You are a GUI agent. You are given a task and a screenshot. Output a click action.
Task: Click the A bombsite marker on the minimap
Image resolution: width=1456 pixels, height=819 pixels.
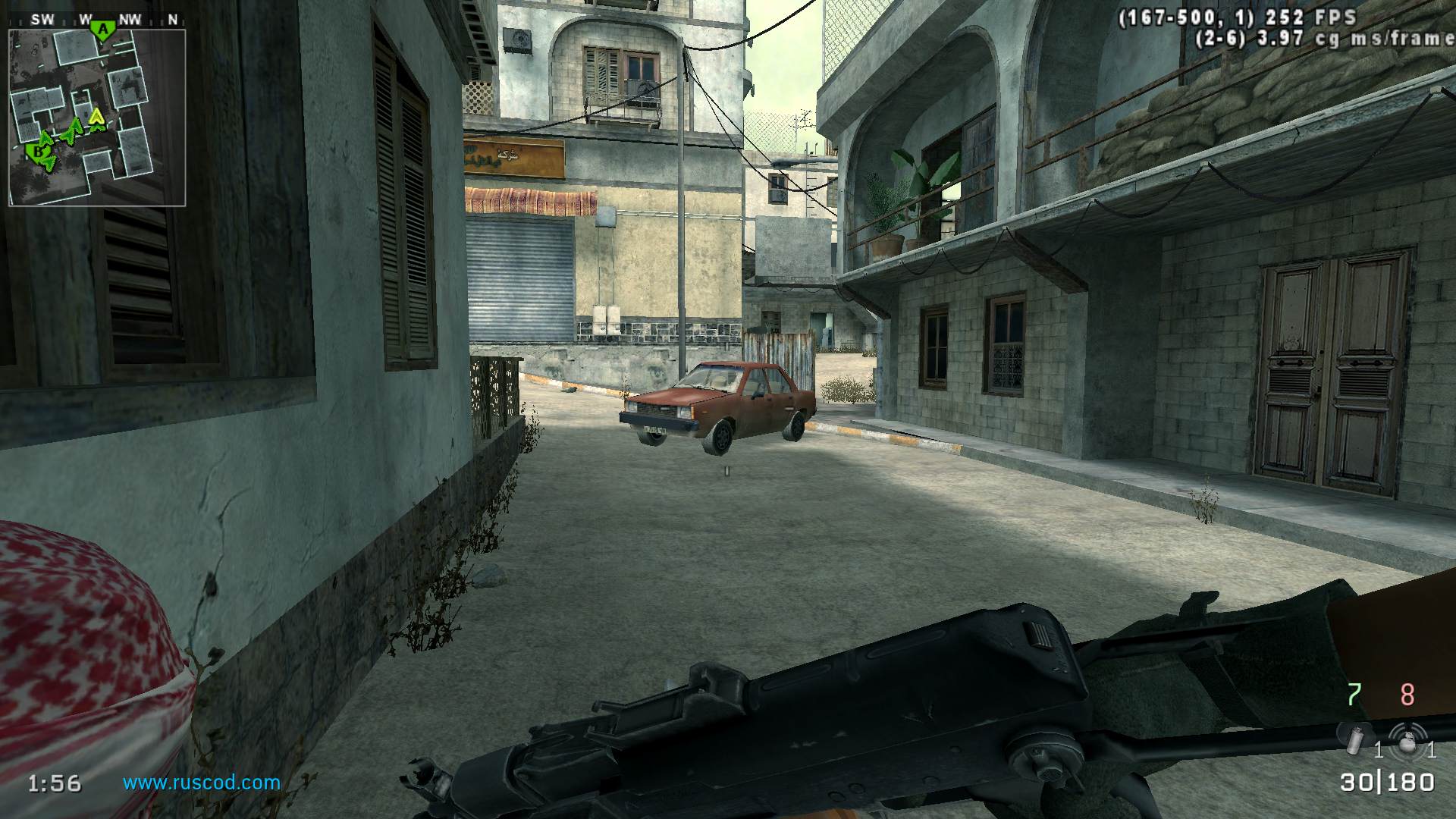click(x=102, y=30)
